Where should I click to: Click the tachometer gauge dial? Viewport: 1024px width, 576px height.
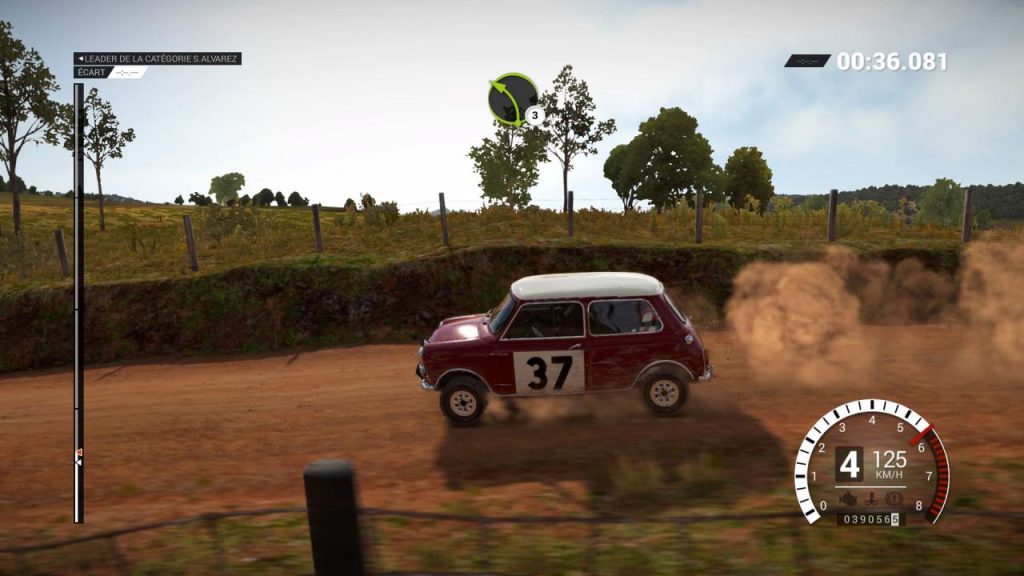871,462
